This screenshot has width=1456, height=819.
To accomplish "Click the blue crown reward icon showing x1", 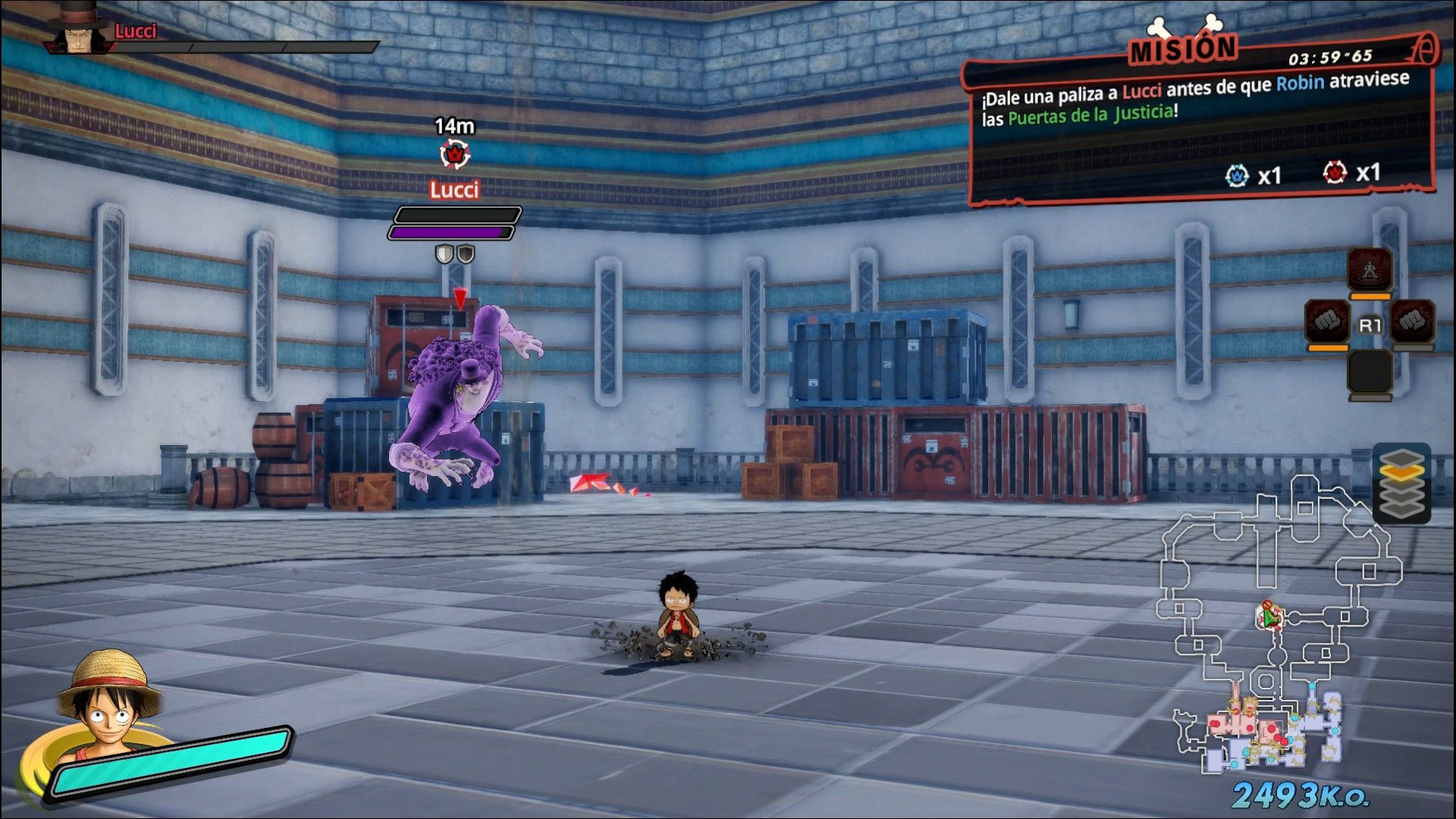I will click(x=1239, y=174).
